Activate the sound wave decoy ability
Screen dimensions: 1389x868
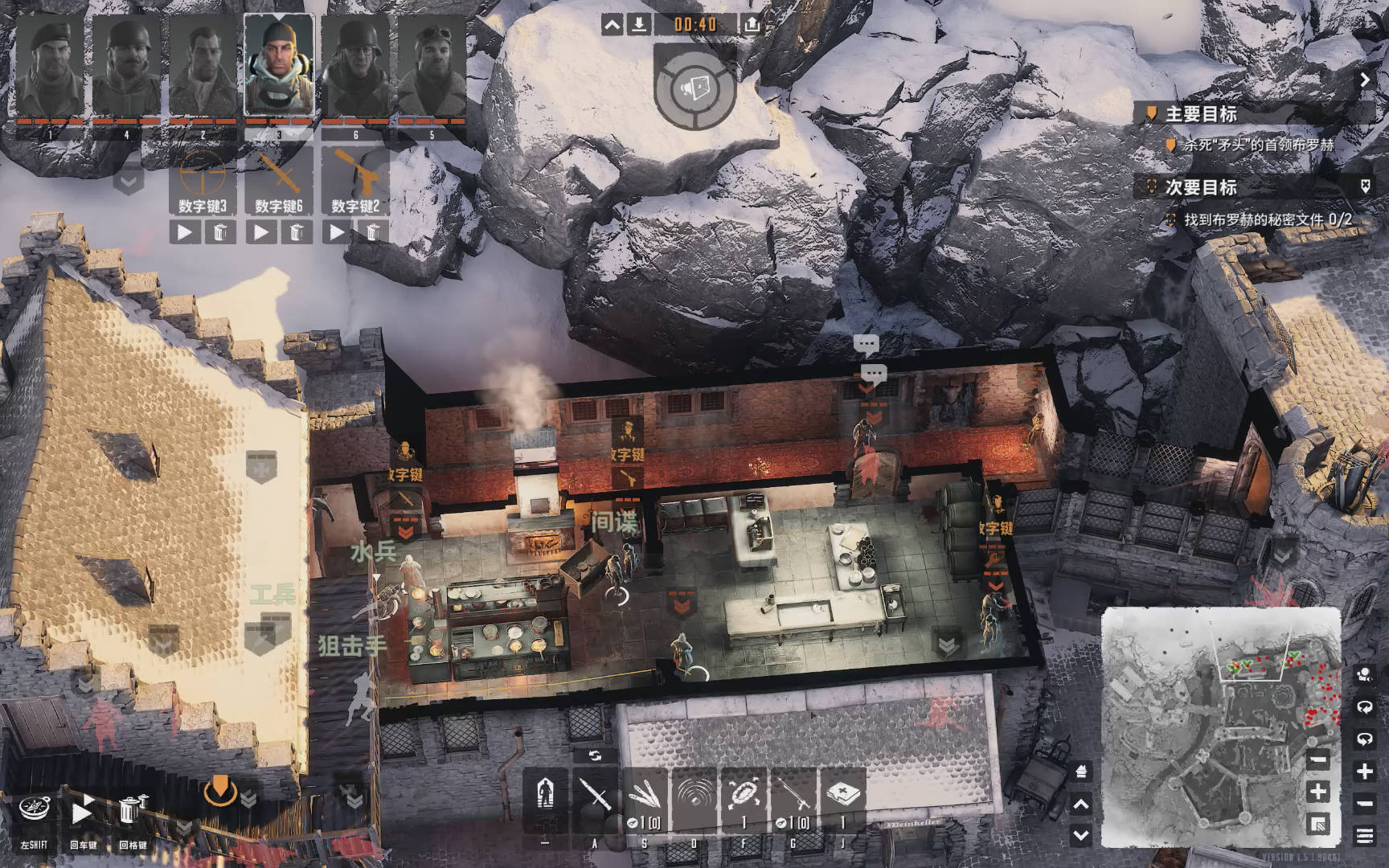tap(694, 795)
